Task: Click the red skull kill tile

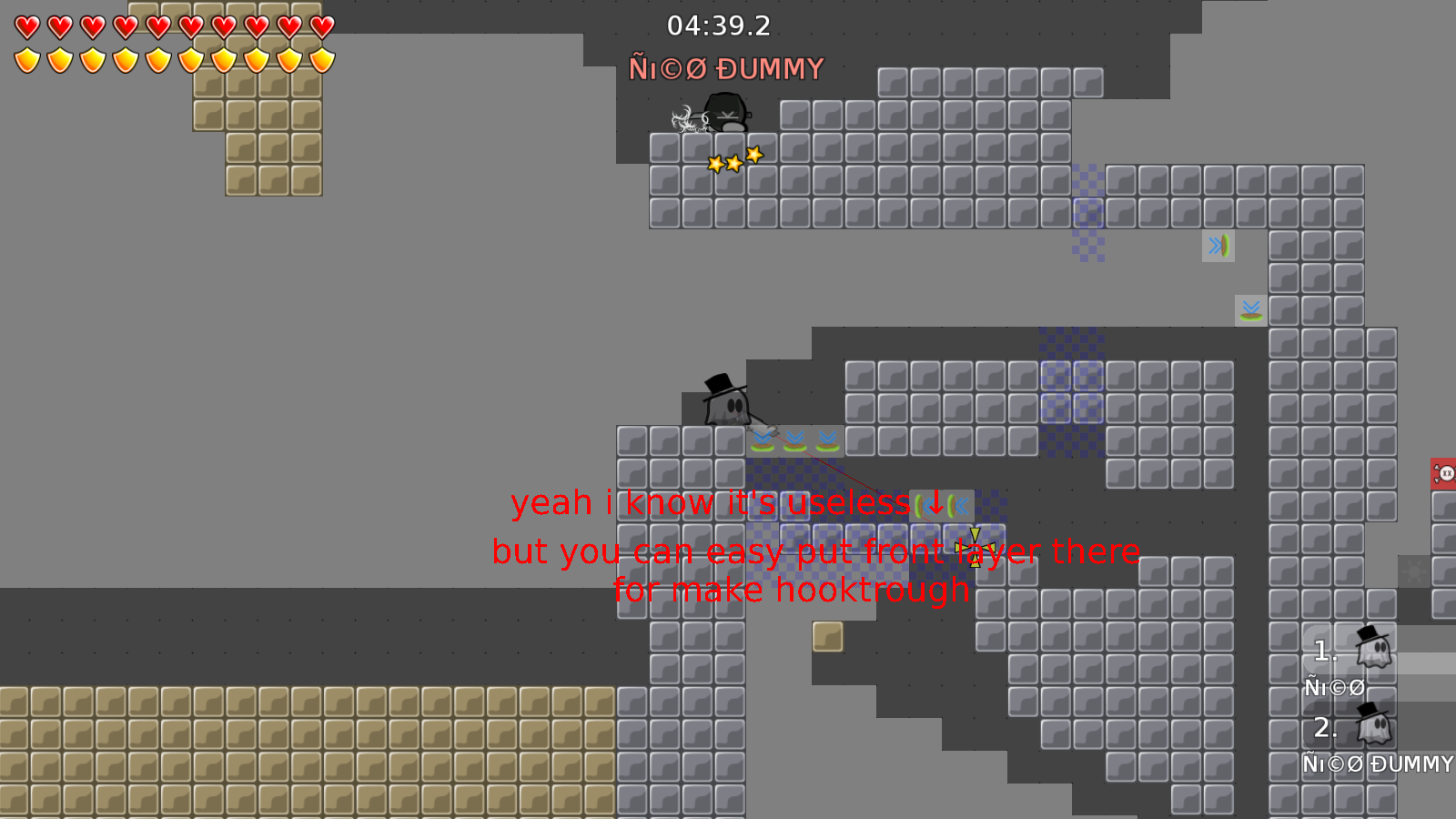Action: (1447, 471)
